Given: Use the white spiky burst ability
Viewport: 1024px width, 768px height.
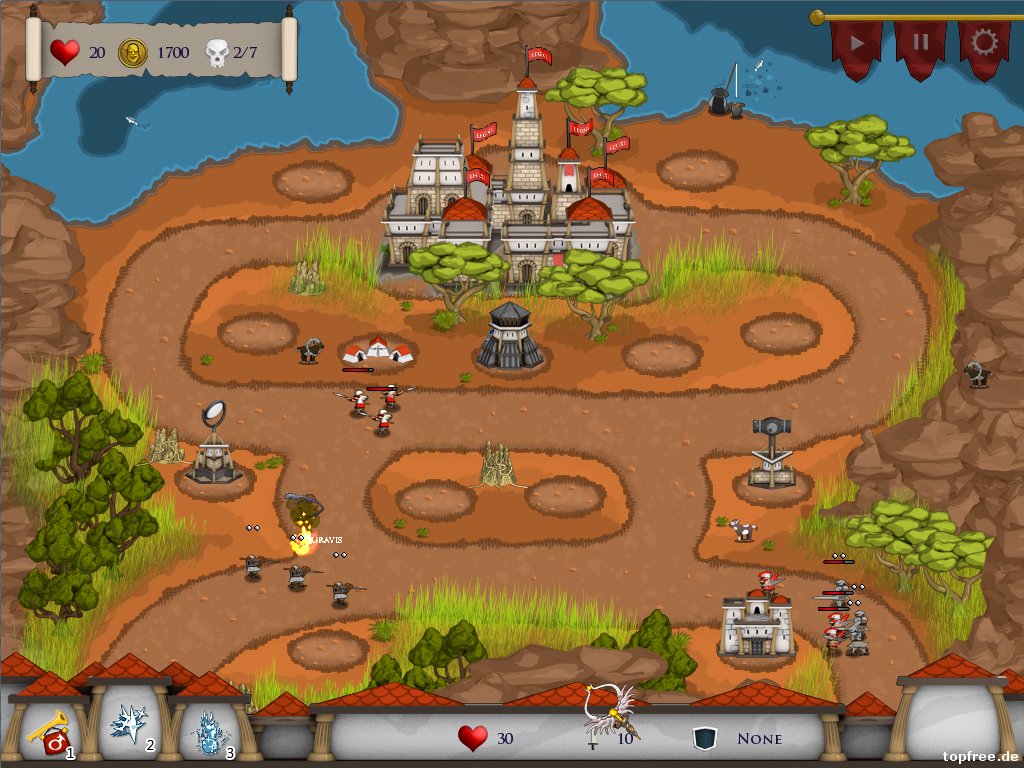Looking at the screenshot, I should 131,725.
